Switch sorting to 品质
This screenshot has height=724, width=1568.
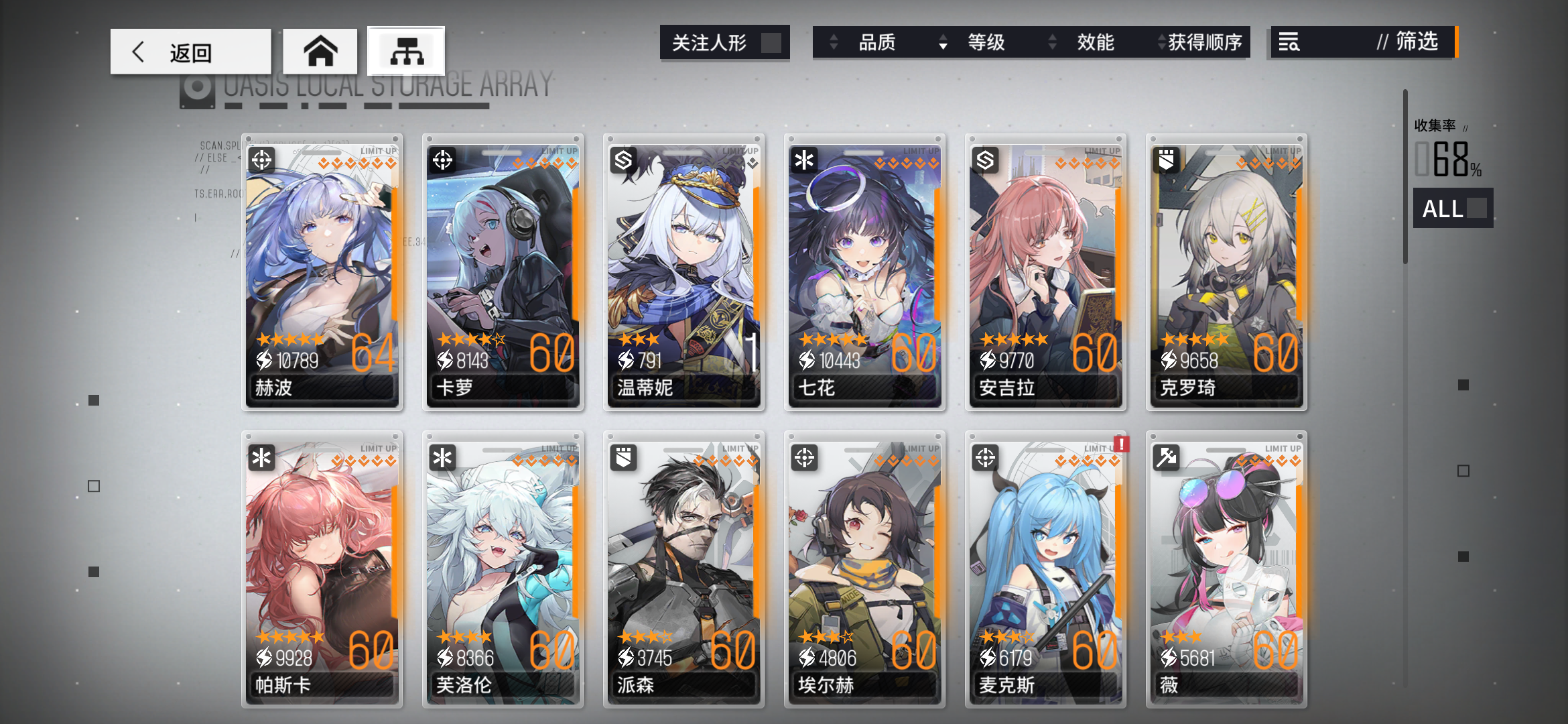pyautogui.click(x=878, y=42)
